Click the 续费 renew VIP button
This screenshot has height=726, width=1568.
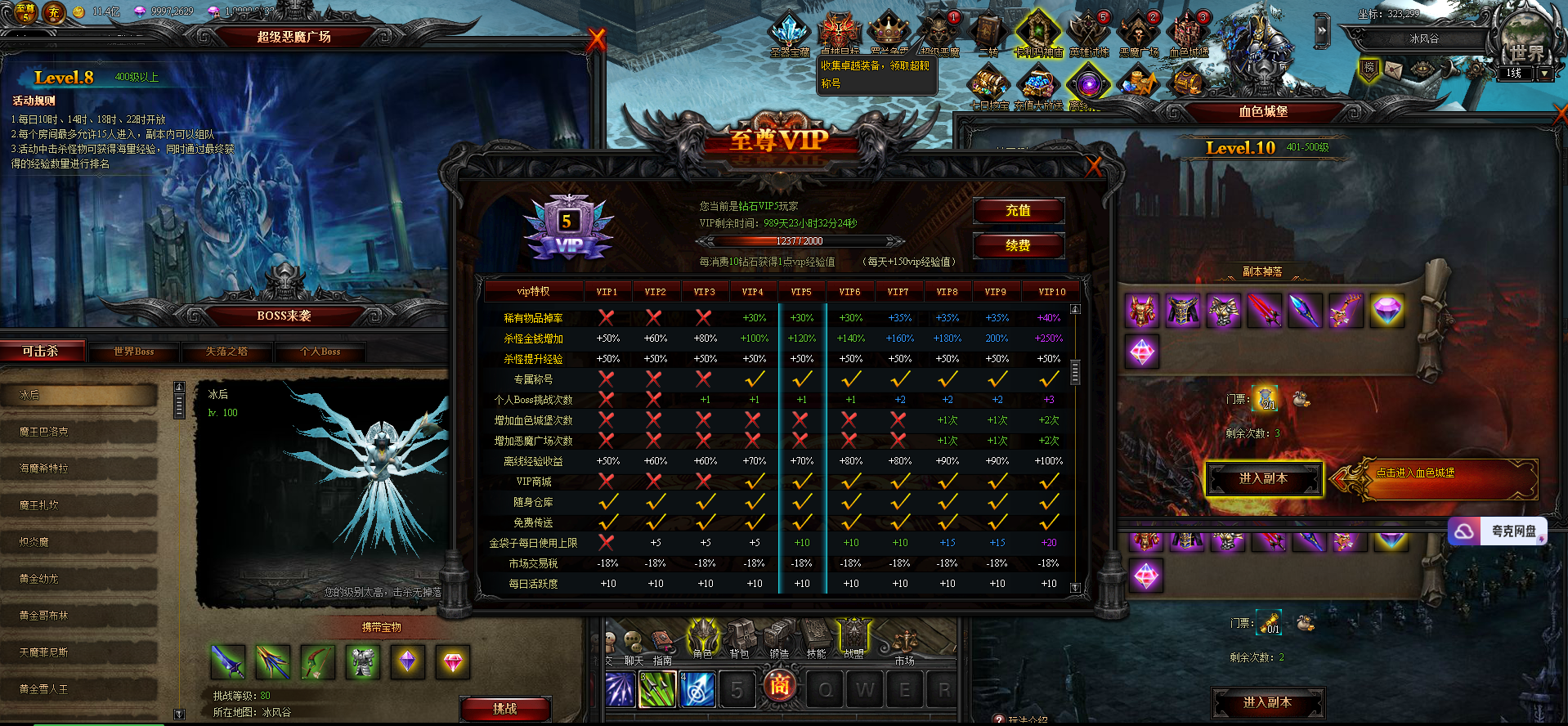(1018, 245)
